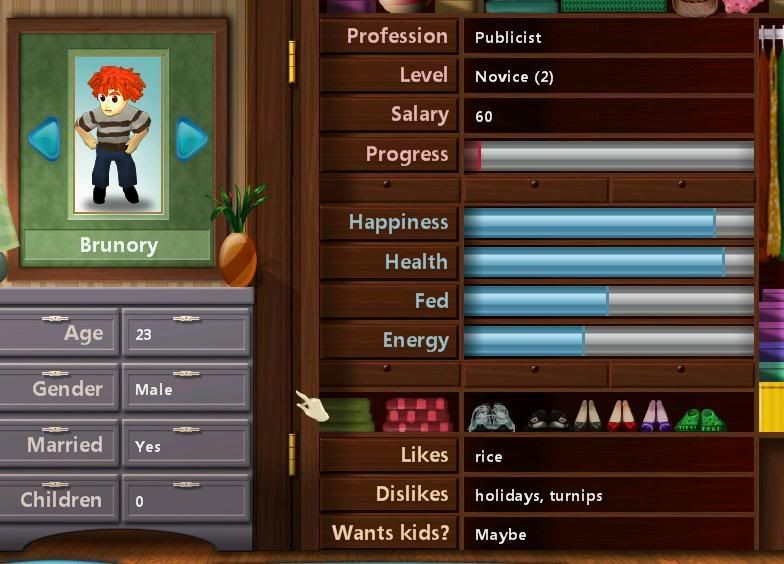Select the beige high heels
This screenshot has width=784, height=564.
point(587,415)
